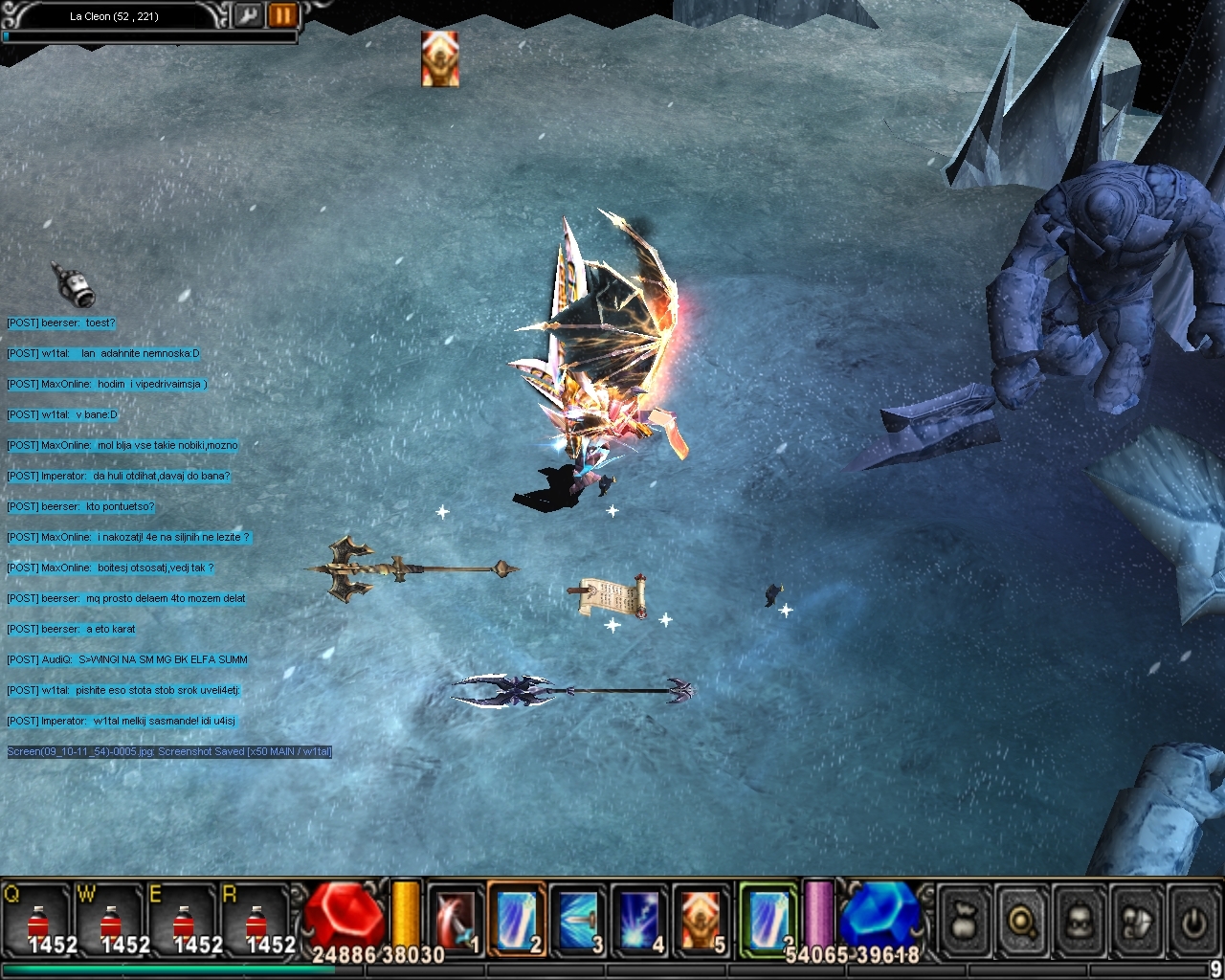
Task: Click the green-framed active skill slot
Action: (768, 919)
